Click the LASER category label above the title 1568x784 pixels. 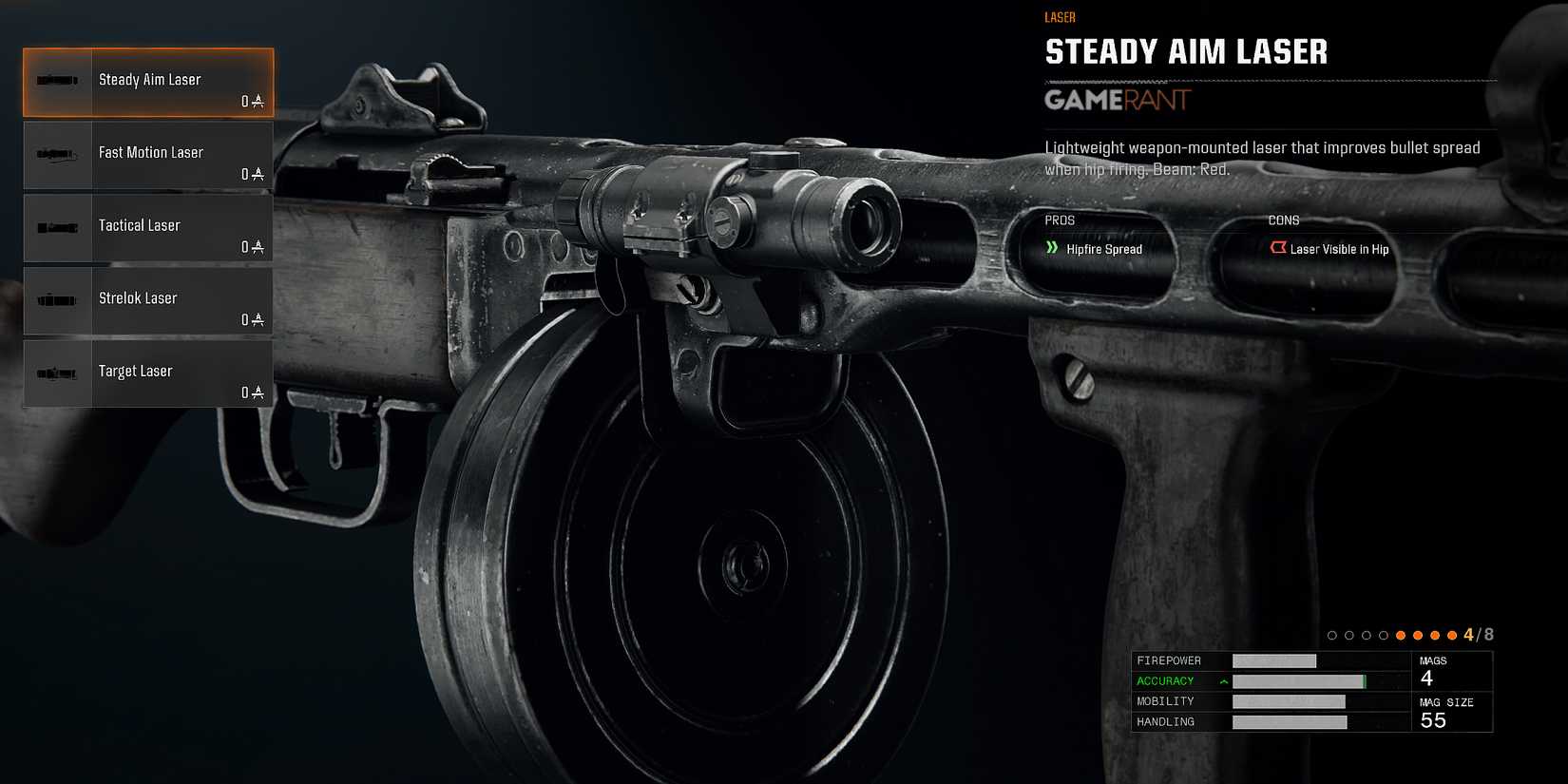1059,17
